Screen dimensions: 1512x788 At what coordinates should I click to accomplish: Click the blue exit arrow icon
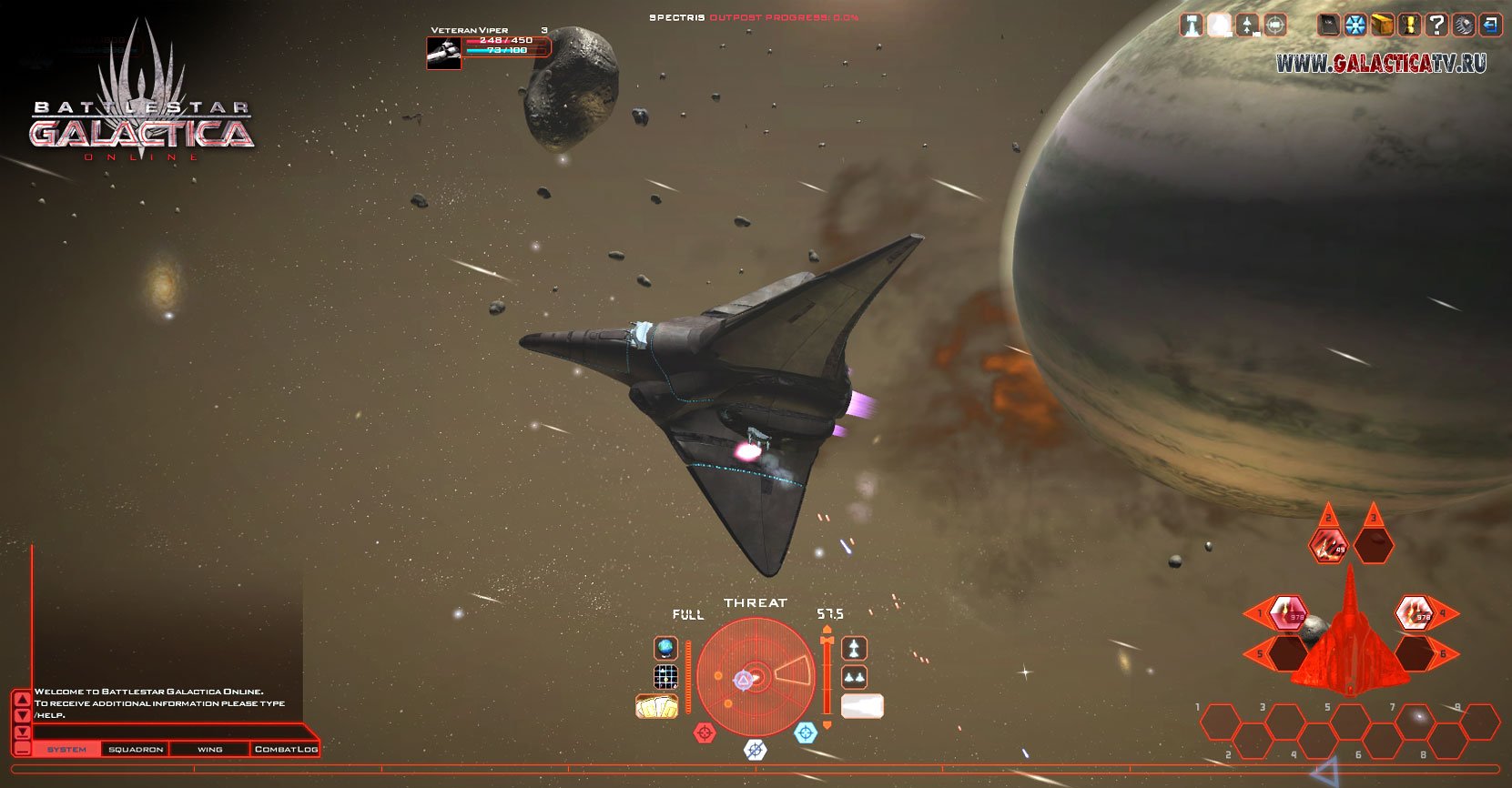1489,25
